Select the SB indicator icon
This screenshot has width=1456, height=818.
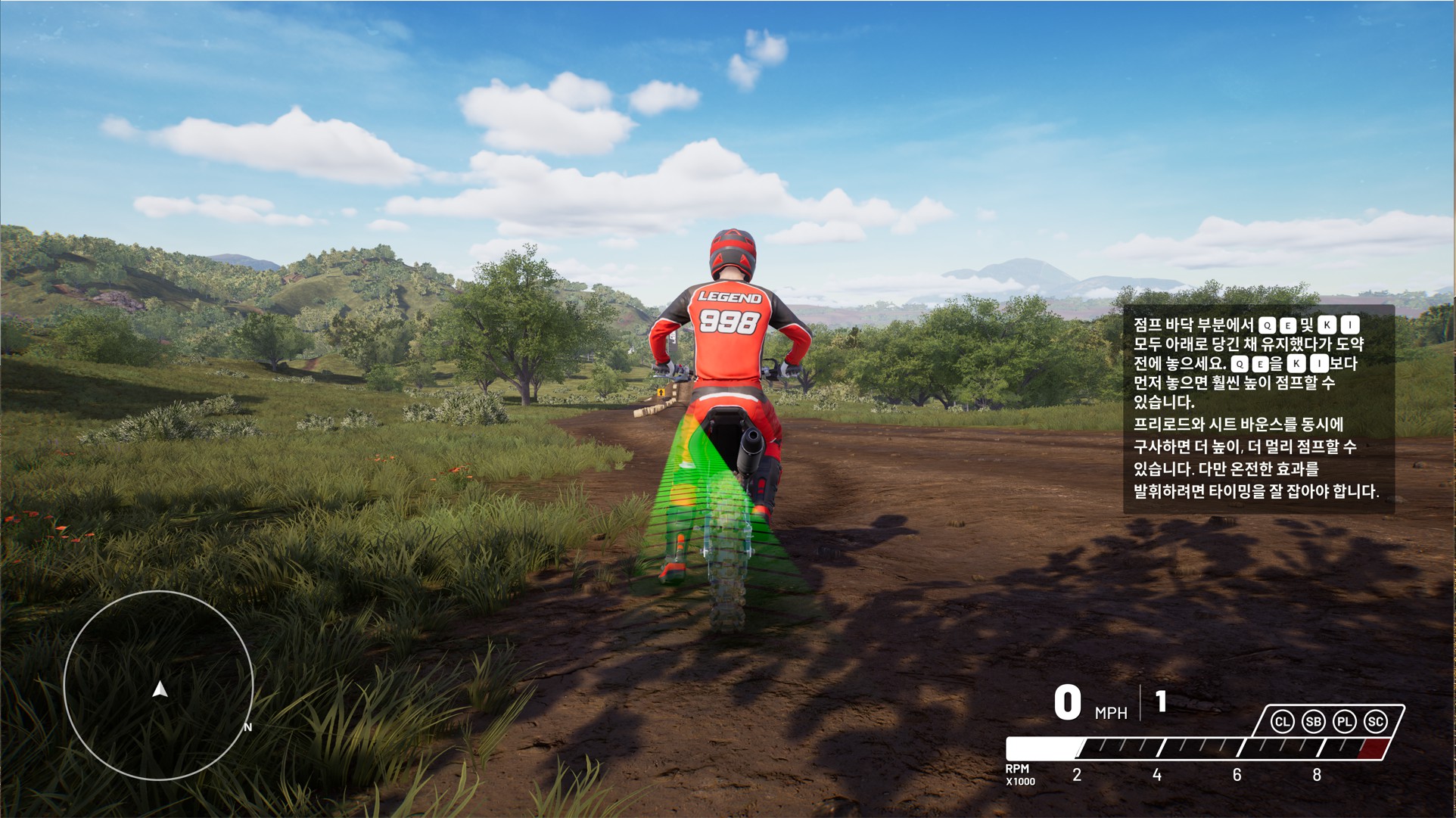[1313, 722]
